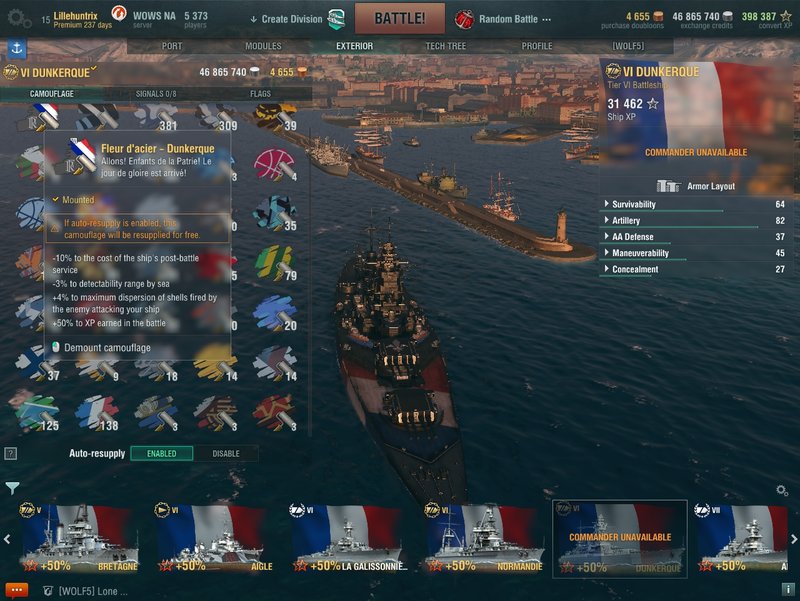Change the Random Battle type selector

510,18
